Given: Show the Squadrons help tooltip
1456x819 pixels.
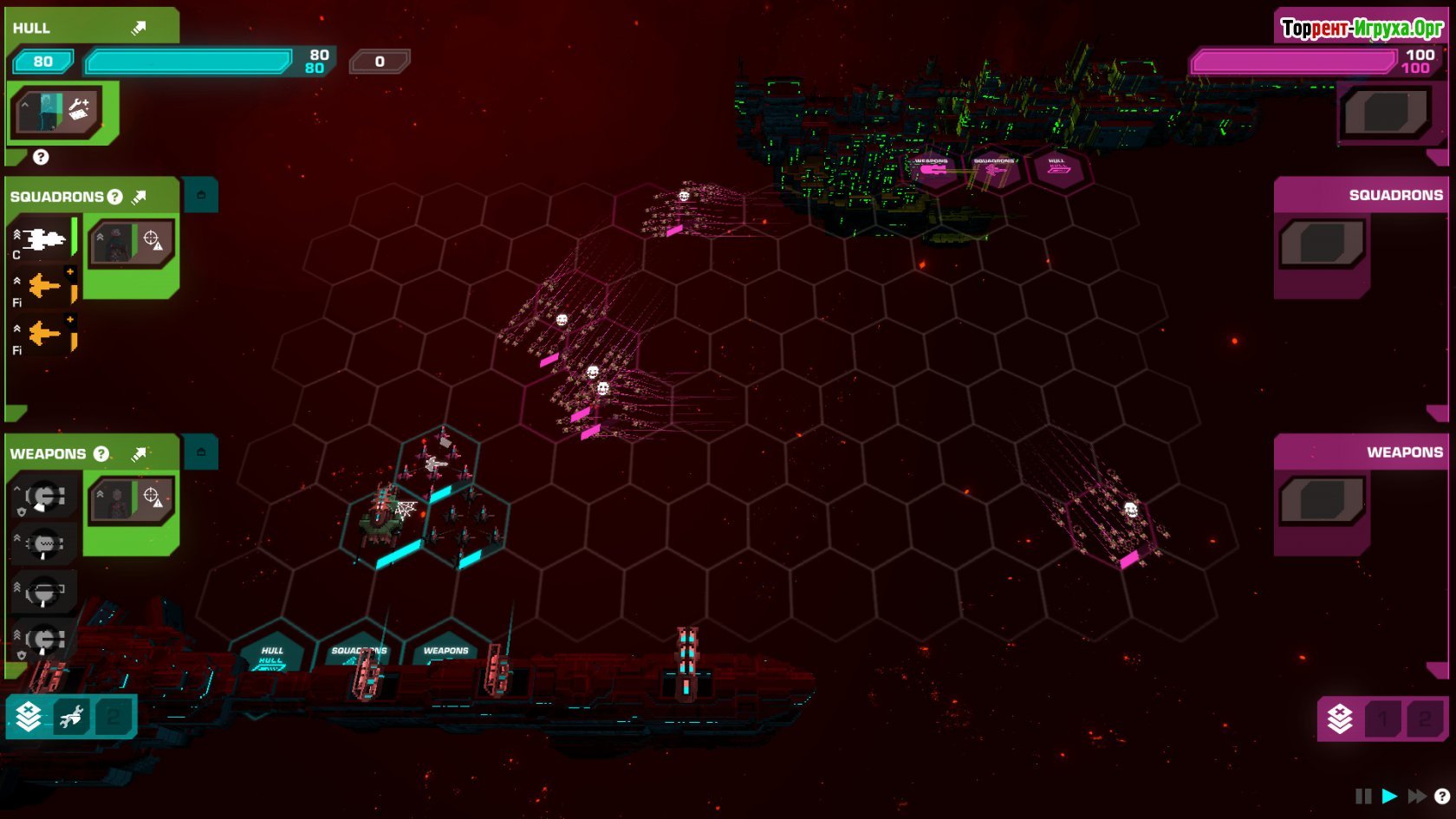Looking at the screenshot, I should point(114,197).
